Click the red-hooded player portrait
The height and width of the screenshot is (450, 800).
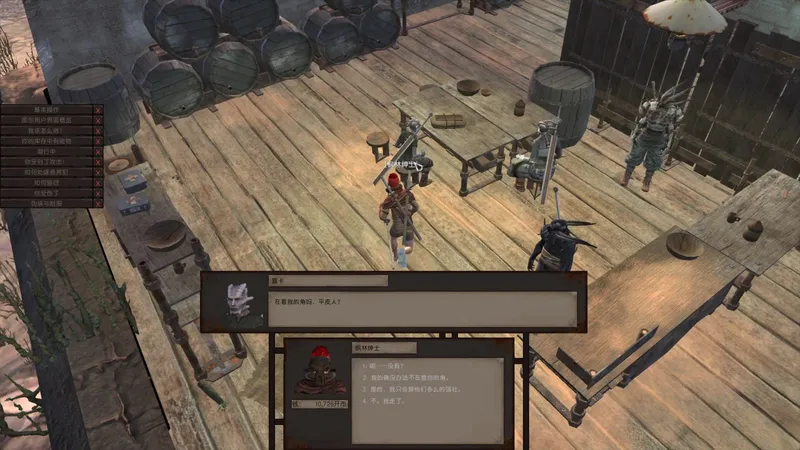(319, 374)
